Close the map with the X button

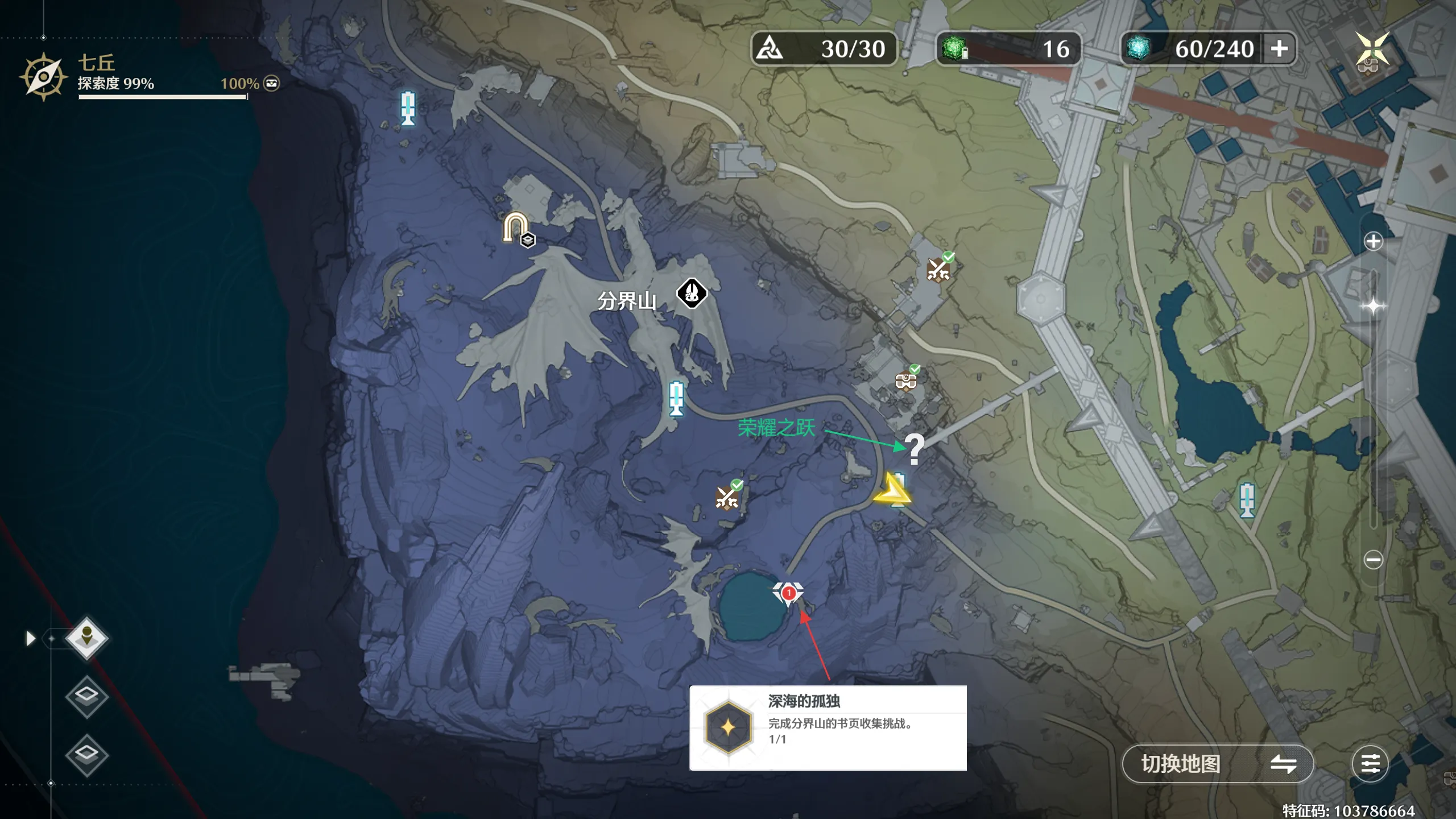[1372, 49]
